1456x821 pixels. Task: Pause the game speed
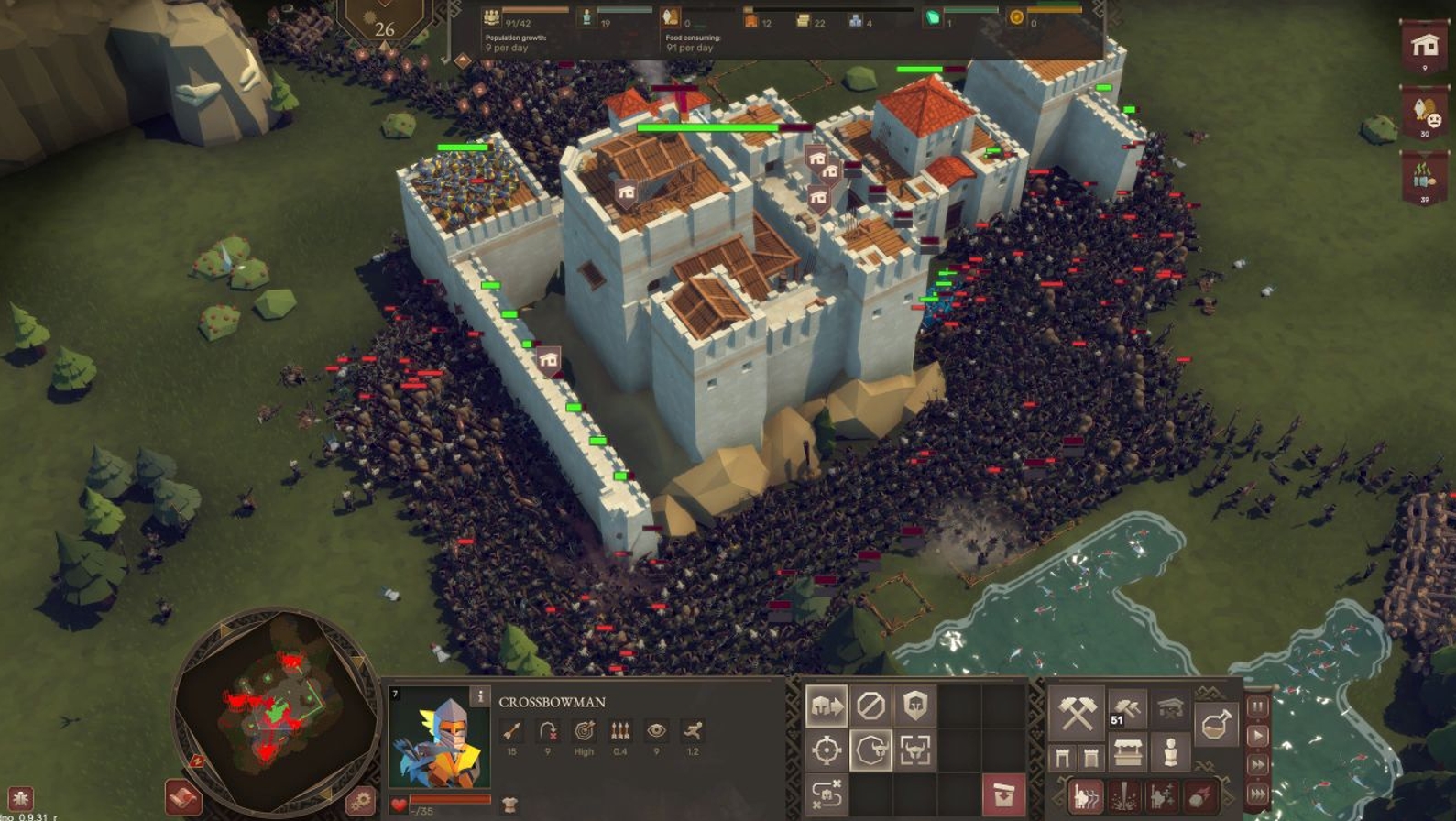(1257, 706)
